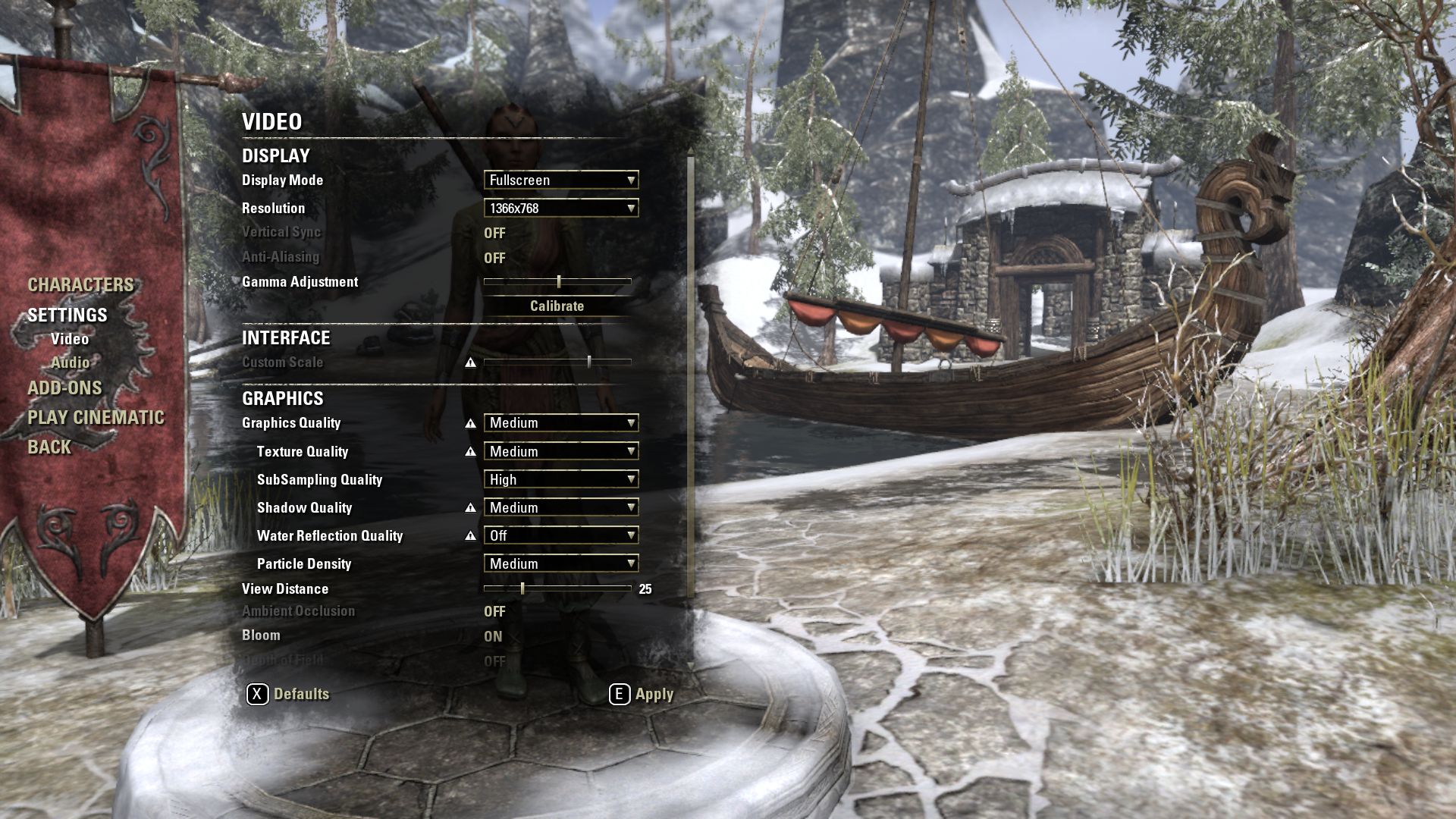
Task: Pick a Particle Density option
Action: pos(561,563)
